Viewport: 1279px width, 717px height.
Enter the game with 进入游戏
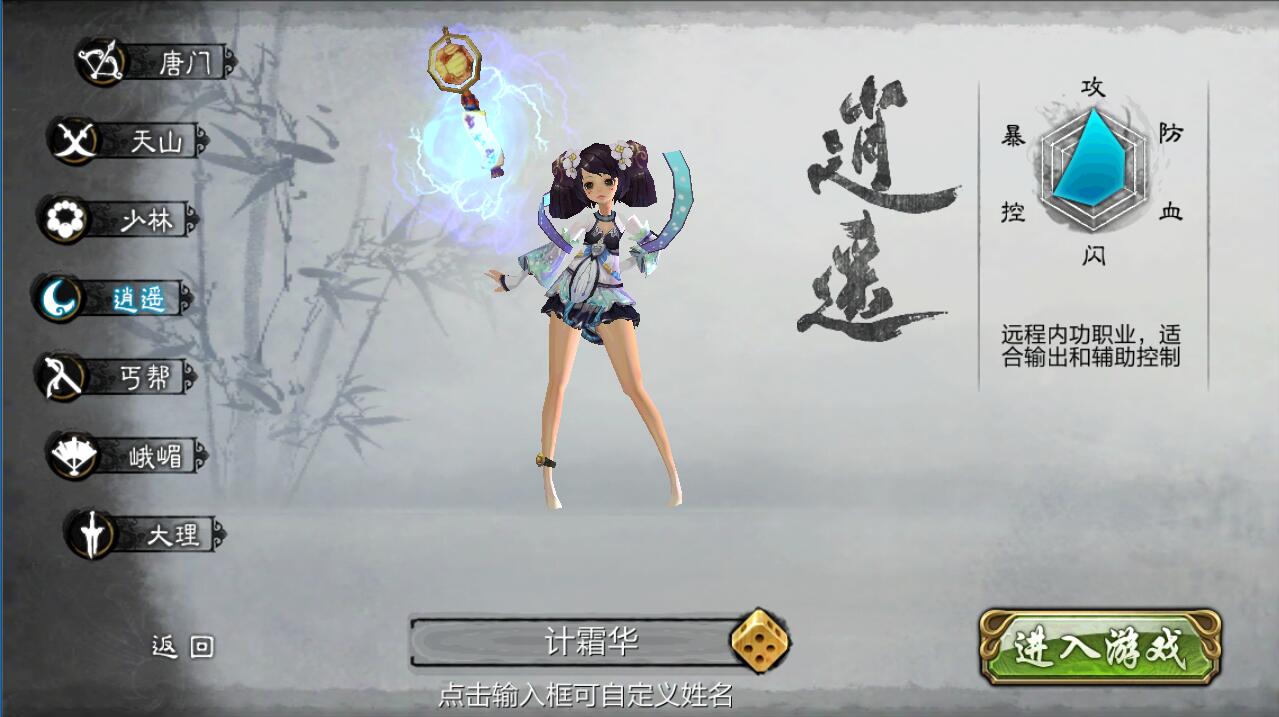(x=1099, y=648)
